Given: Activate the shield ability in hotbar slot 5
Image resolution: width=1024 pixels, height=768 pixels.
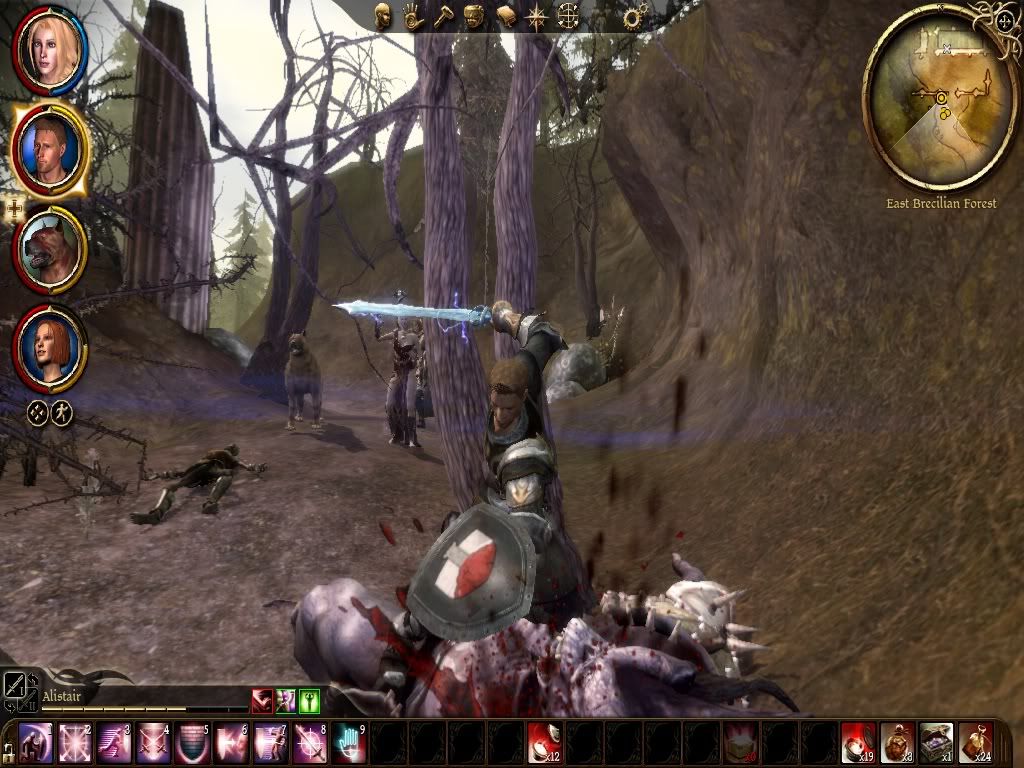Looking at the screenshot, I should (x=191, y=744).
